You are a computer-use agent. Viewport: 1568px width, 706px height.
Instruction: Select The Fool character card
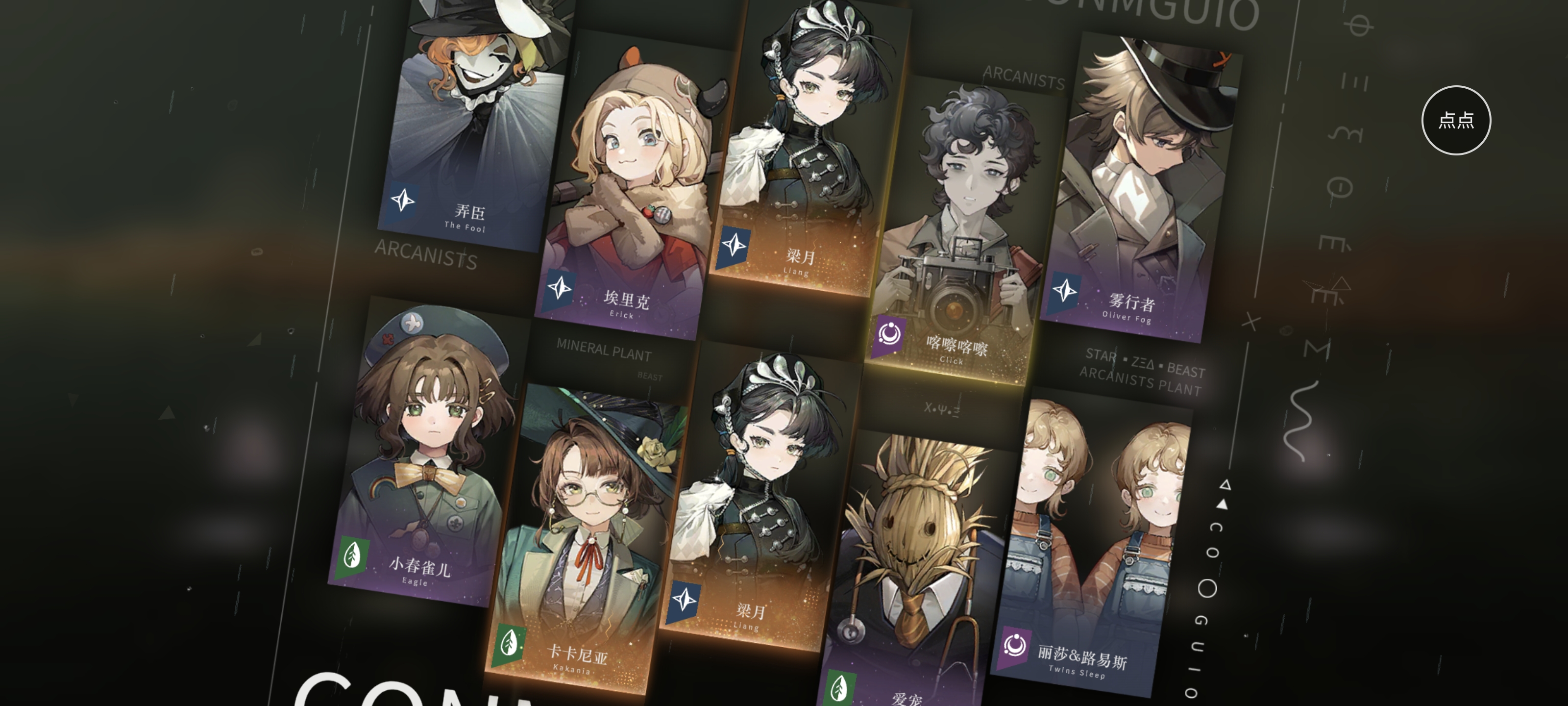[474, 122]
